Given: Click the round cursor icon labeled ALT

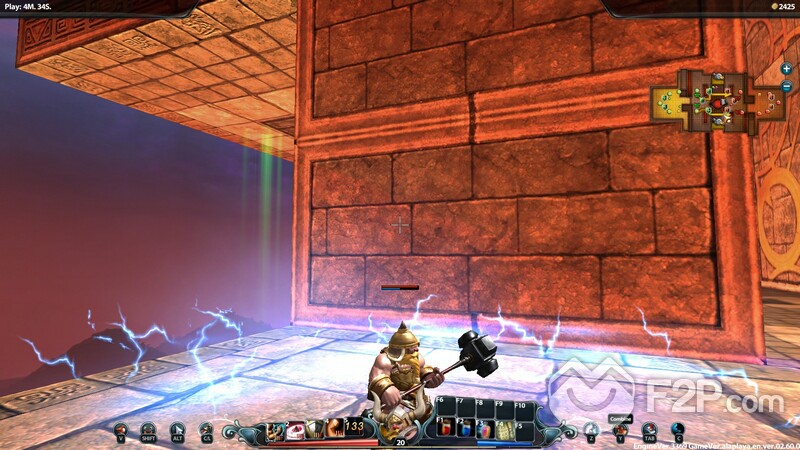Looking at the screenshot, I should 178,430.
